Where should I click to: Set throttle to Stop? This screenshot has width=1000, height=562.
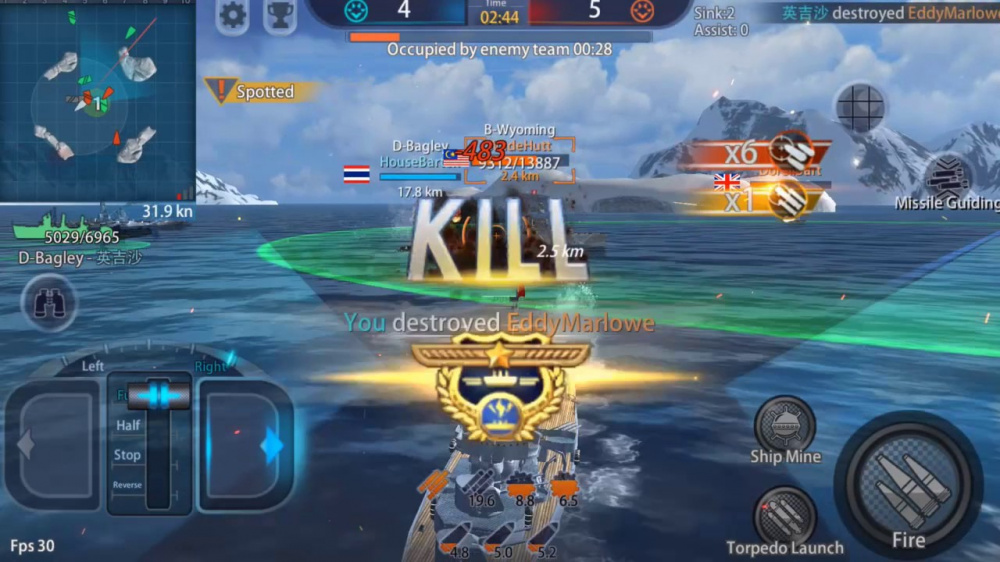tap(128, 455)
